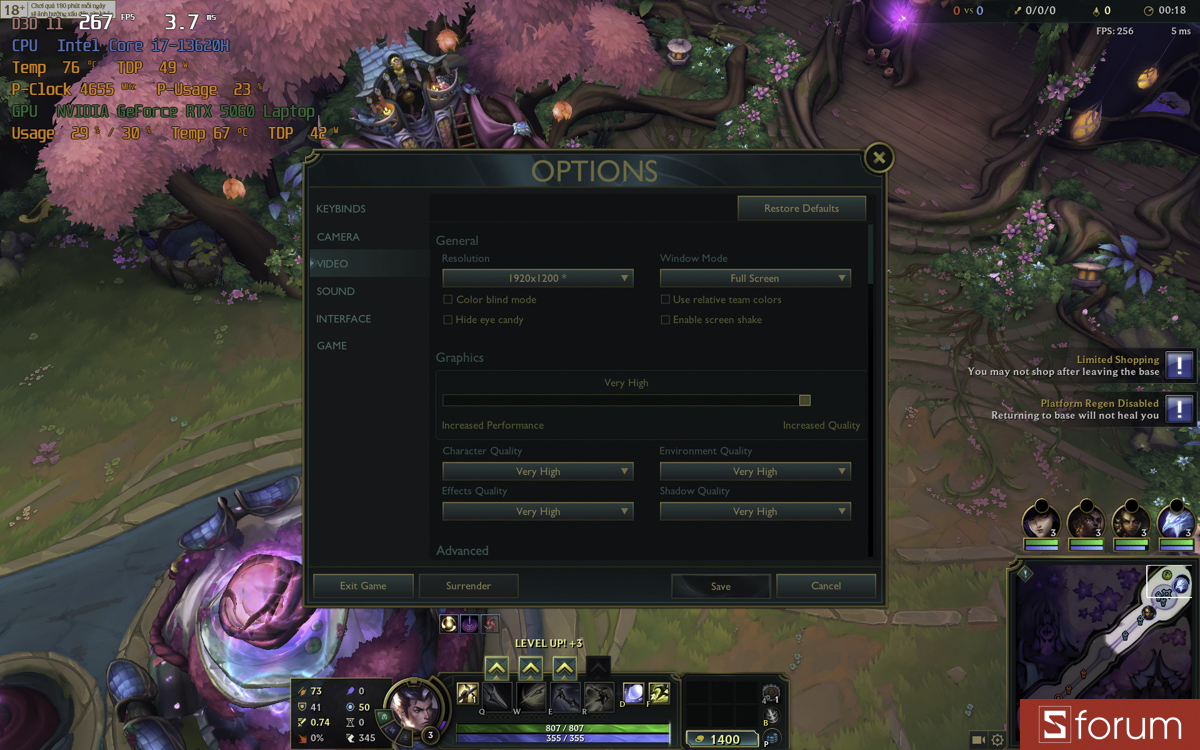
Task: Close the Options window
Action: point(878,157)
